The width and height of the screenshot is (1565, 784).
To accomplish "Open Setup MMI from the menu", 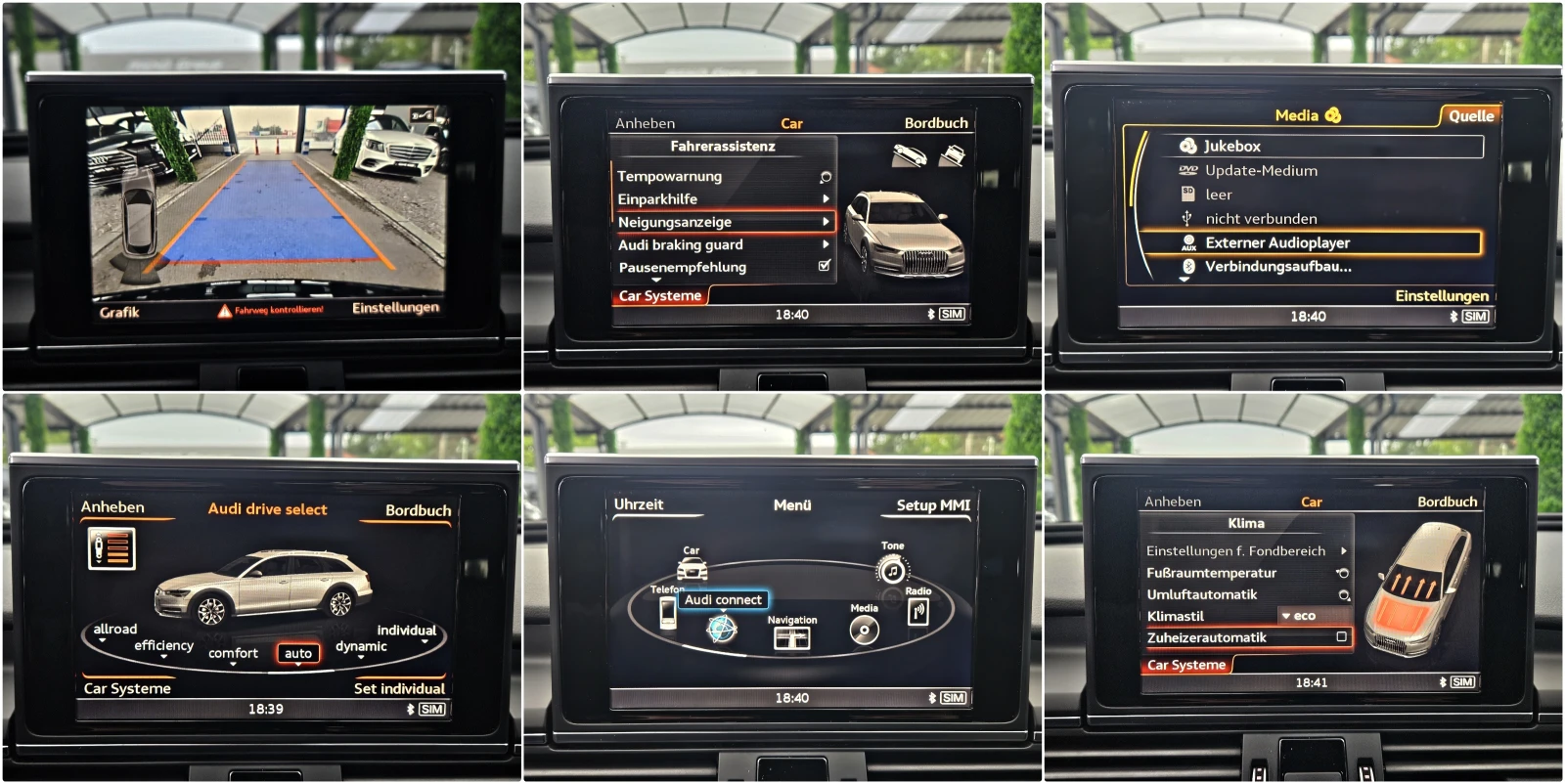I will point(933,505).
